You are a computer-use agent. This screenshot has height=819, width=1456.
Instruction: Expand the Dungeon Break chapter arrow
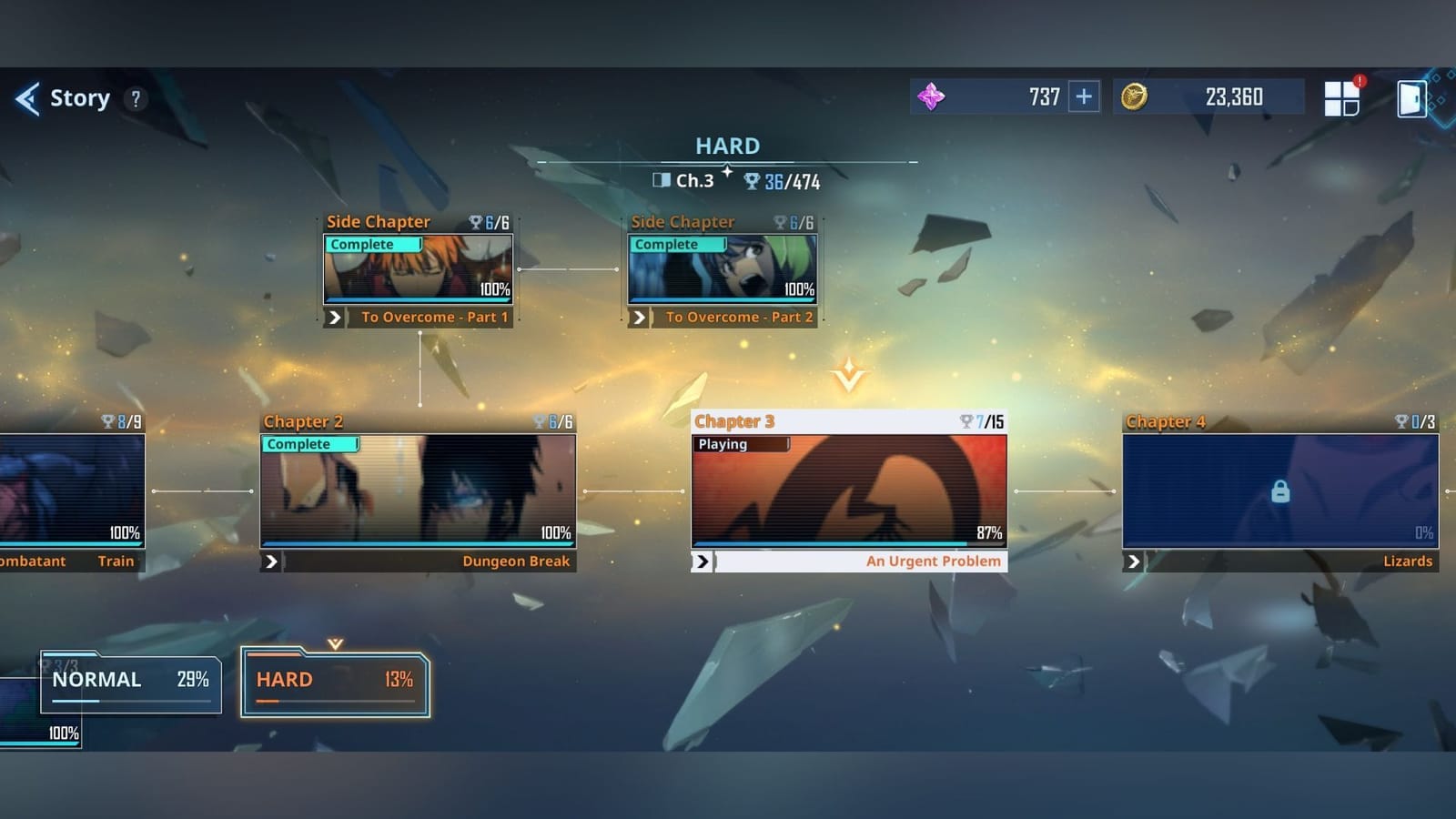click(270, 561)
